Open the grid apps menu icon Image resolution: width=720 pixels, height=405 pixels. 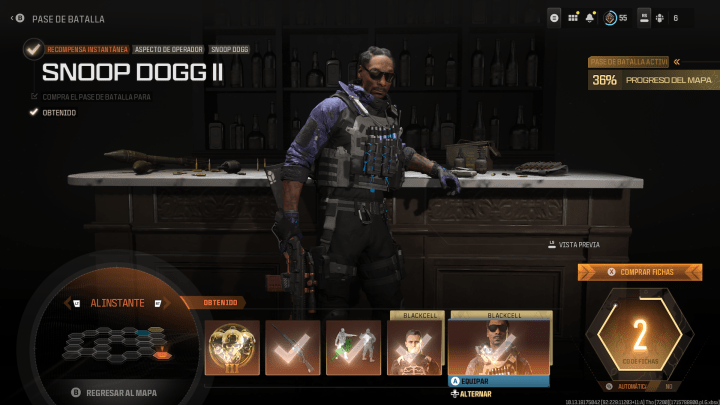573,17
